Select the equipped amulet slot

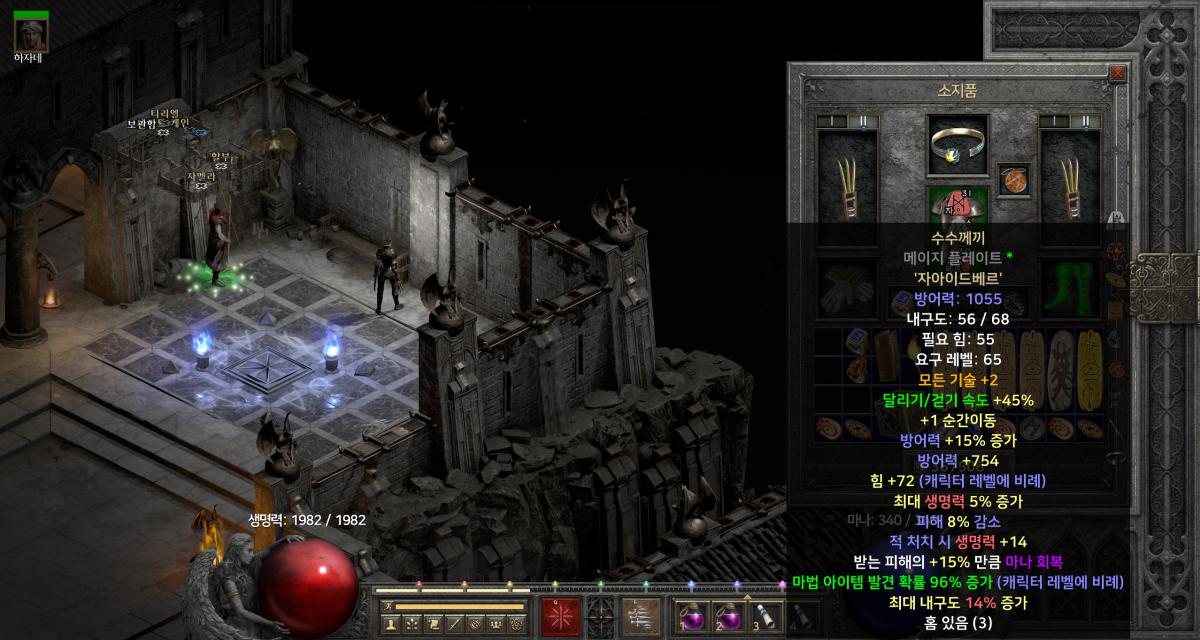1014,181
